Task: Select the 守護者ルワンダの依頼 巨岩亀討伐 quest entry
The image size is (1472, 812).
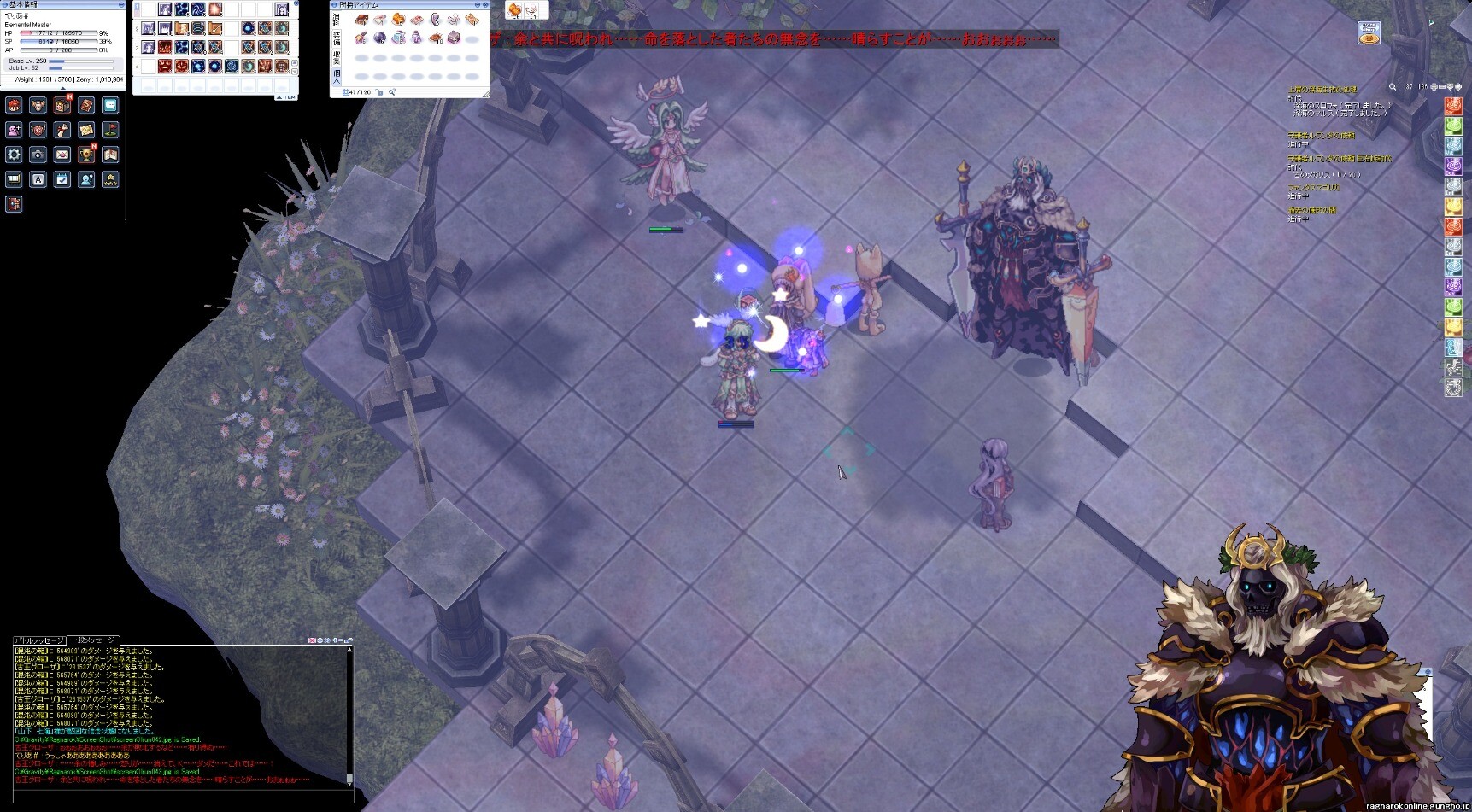Action: pyautogui.click(x=1340, y=159)
